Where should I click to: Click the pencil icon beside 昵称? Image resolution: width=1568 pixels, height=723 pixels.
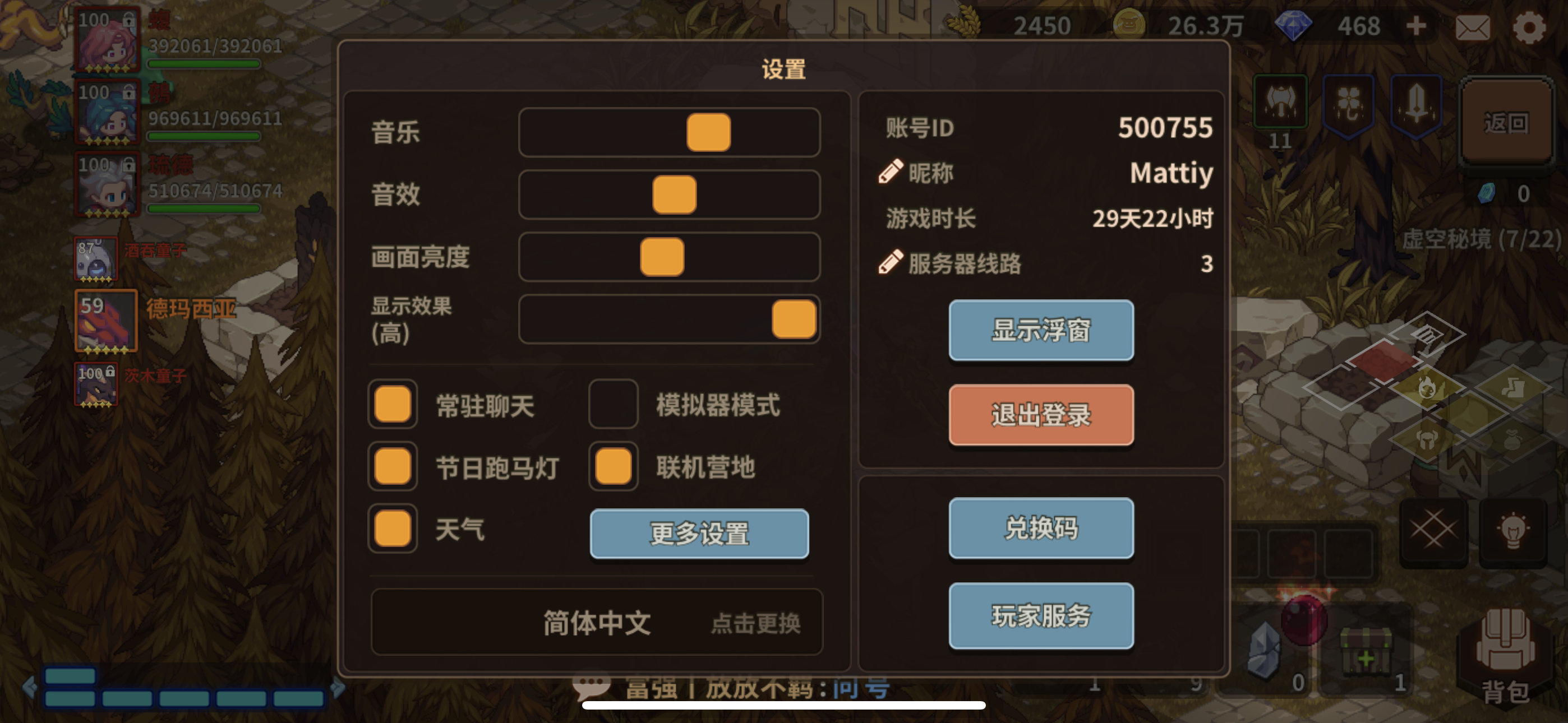click(x=891, y=172)
